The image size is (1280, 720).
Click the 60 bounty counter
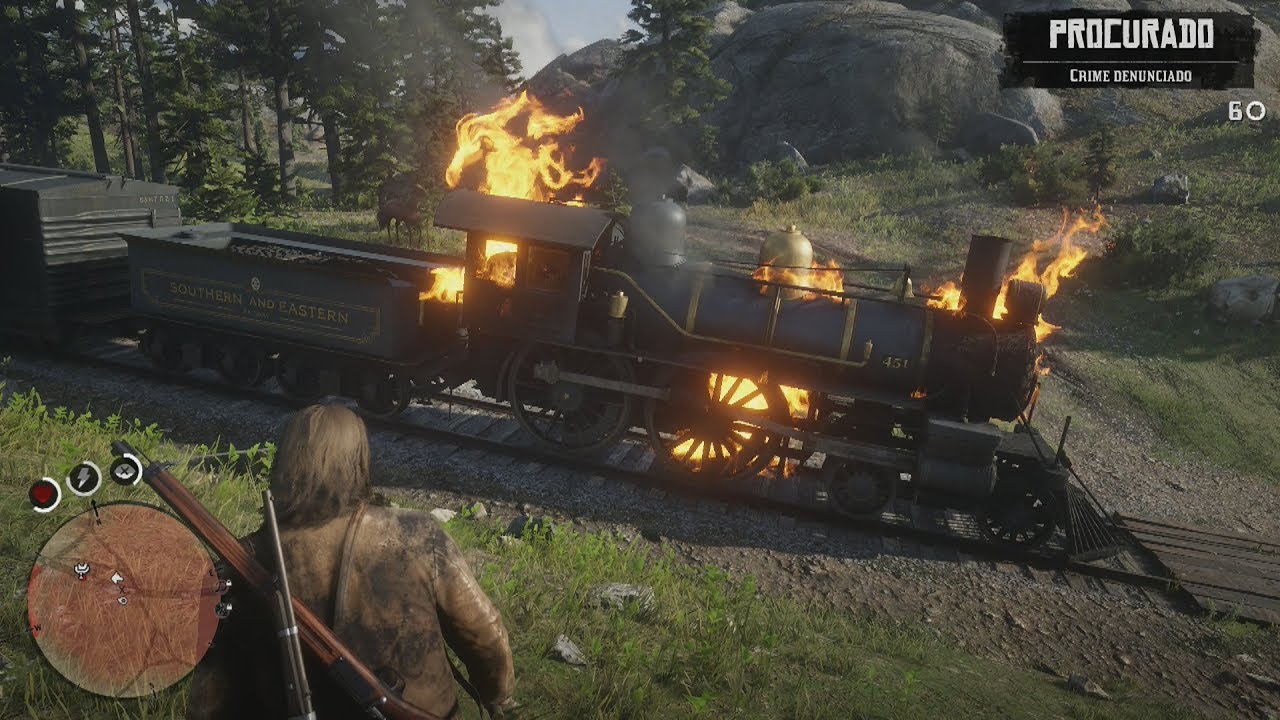click(x=1238, y=112)
